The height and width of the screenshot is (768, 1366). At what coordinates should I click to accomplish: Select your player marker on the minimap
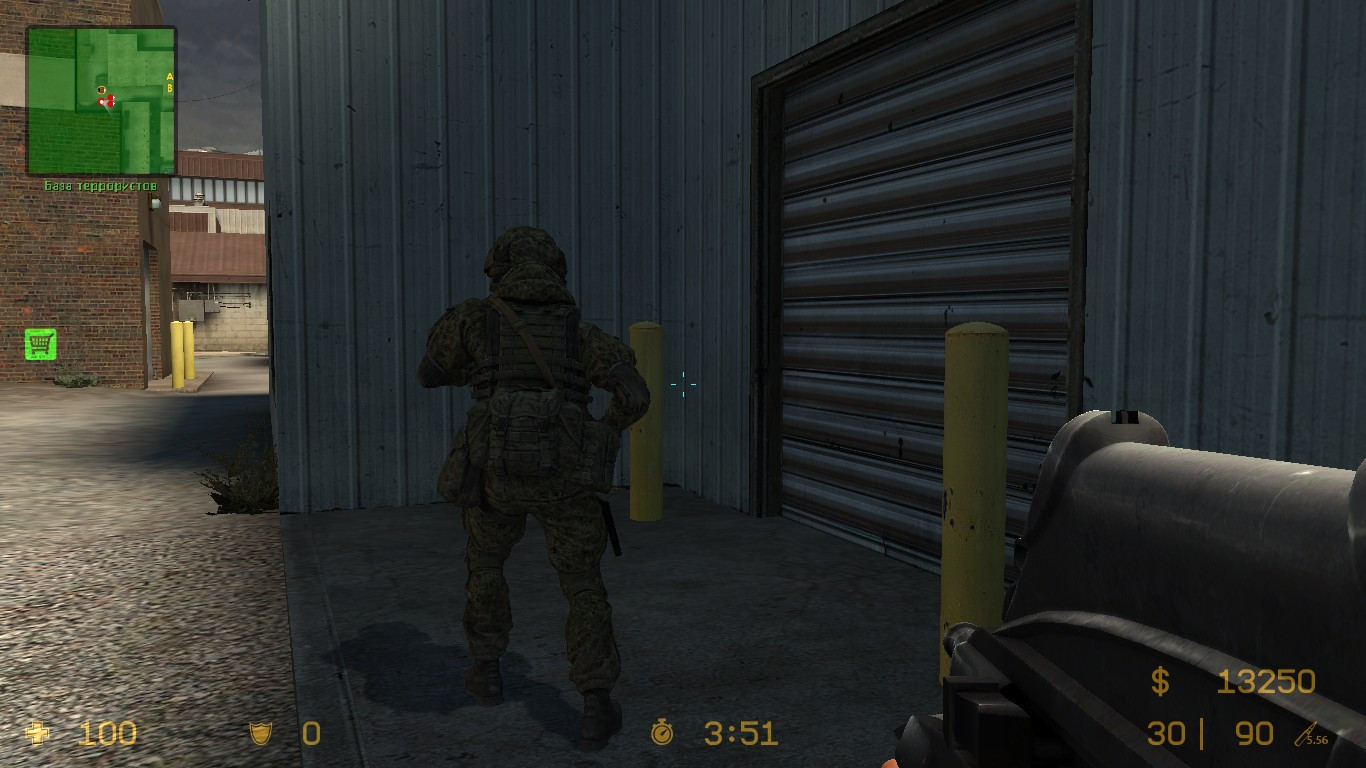[101, 102]
